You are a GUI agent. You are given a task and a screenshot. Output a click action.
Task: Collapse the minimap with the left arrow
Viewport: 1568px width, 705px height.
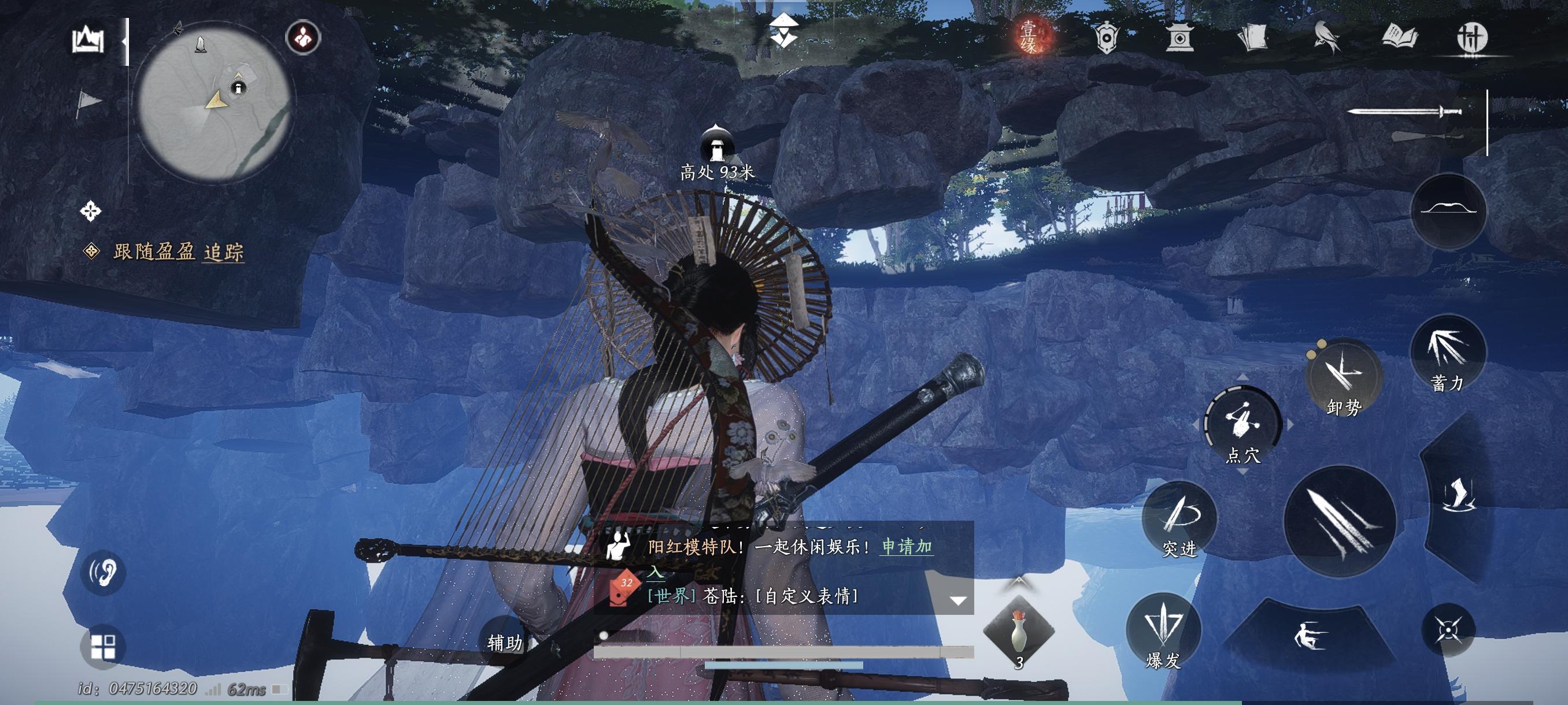click(x=127, y=43)
